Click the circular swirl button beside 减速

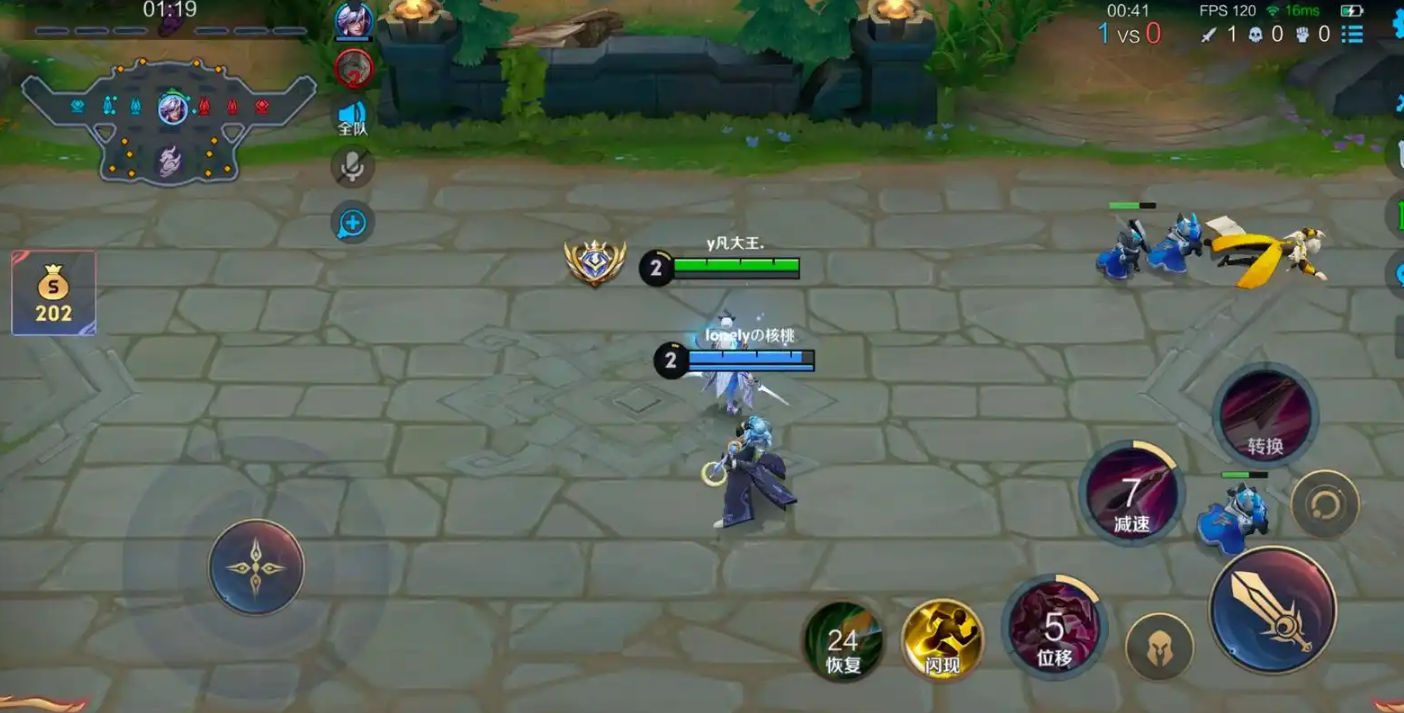tap(1324, 504)
